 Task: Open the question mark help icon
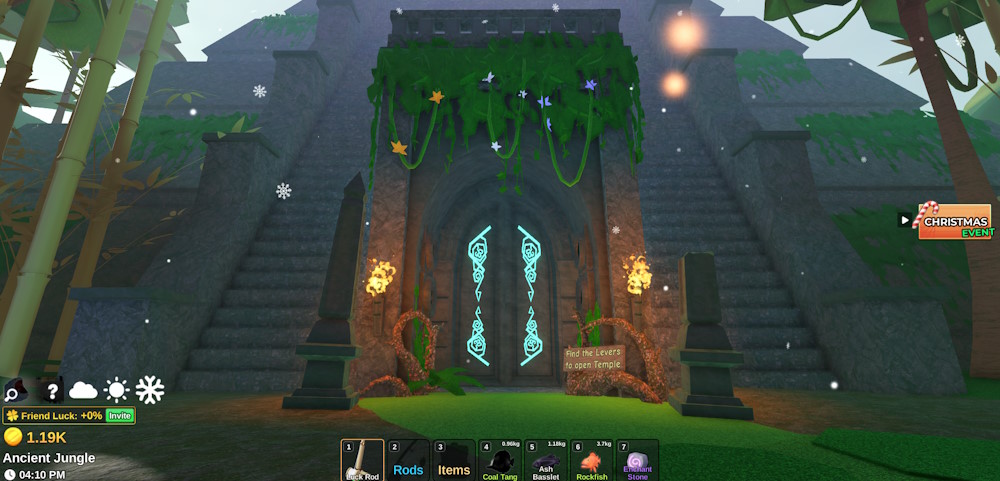(x=51, y=390)
